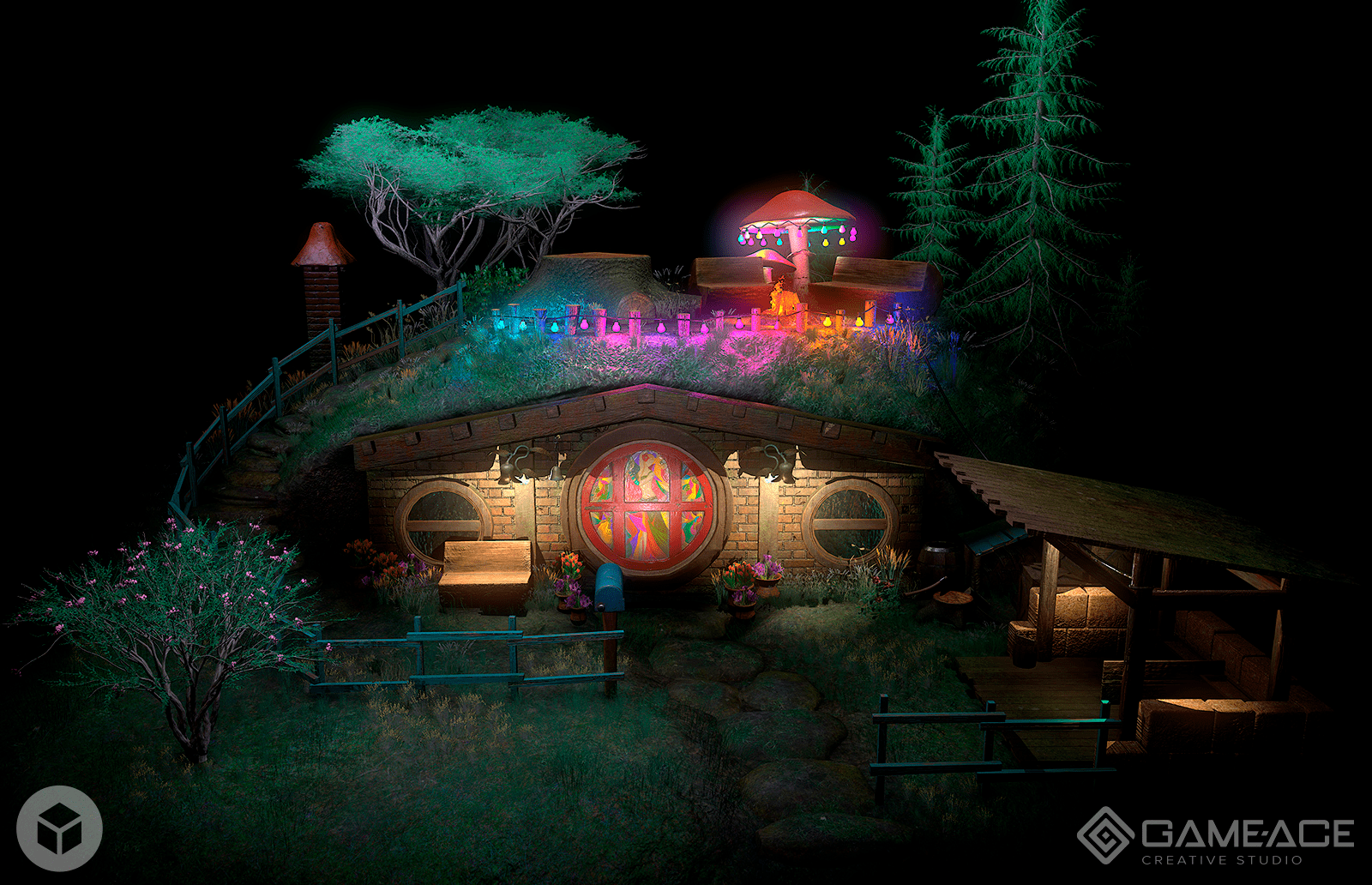Open the 3D cube viewer icon
Viewport: 1372px width, 885px height.
click(59, 828)
